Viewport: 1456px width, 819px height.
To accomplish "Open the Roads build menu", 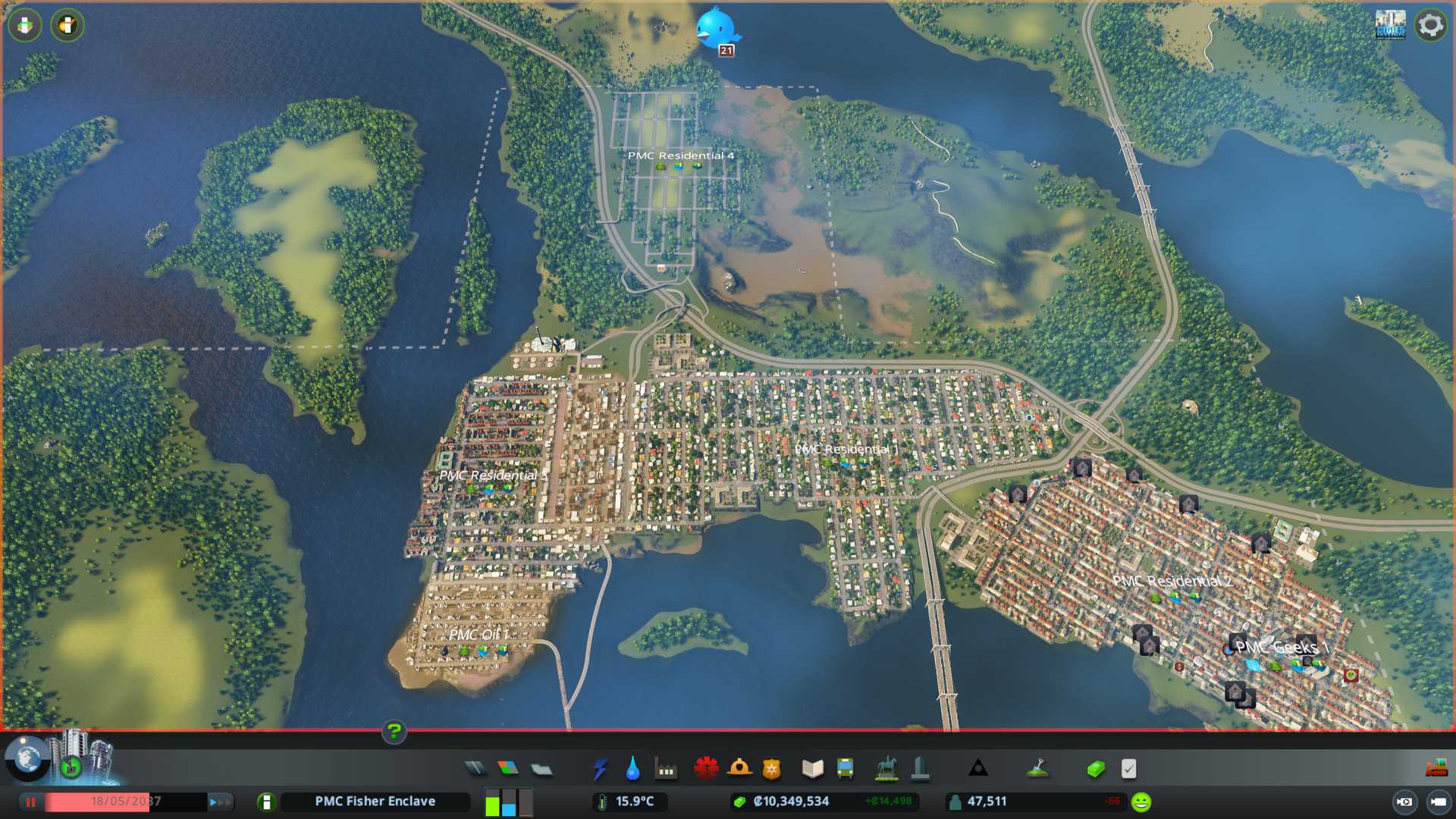I will click(475, 769).
